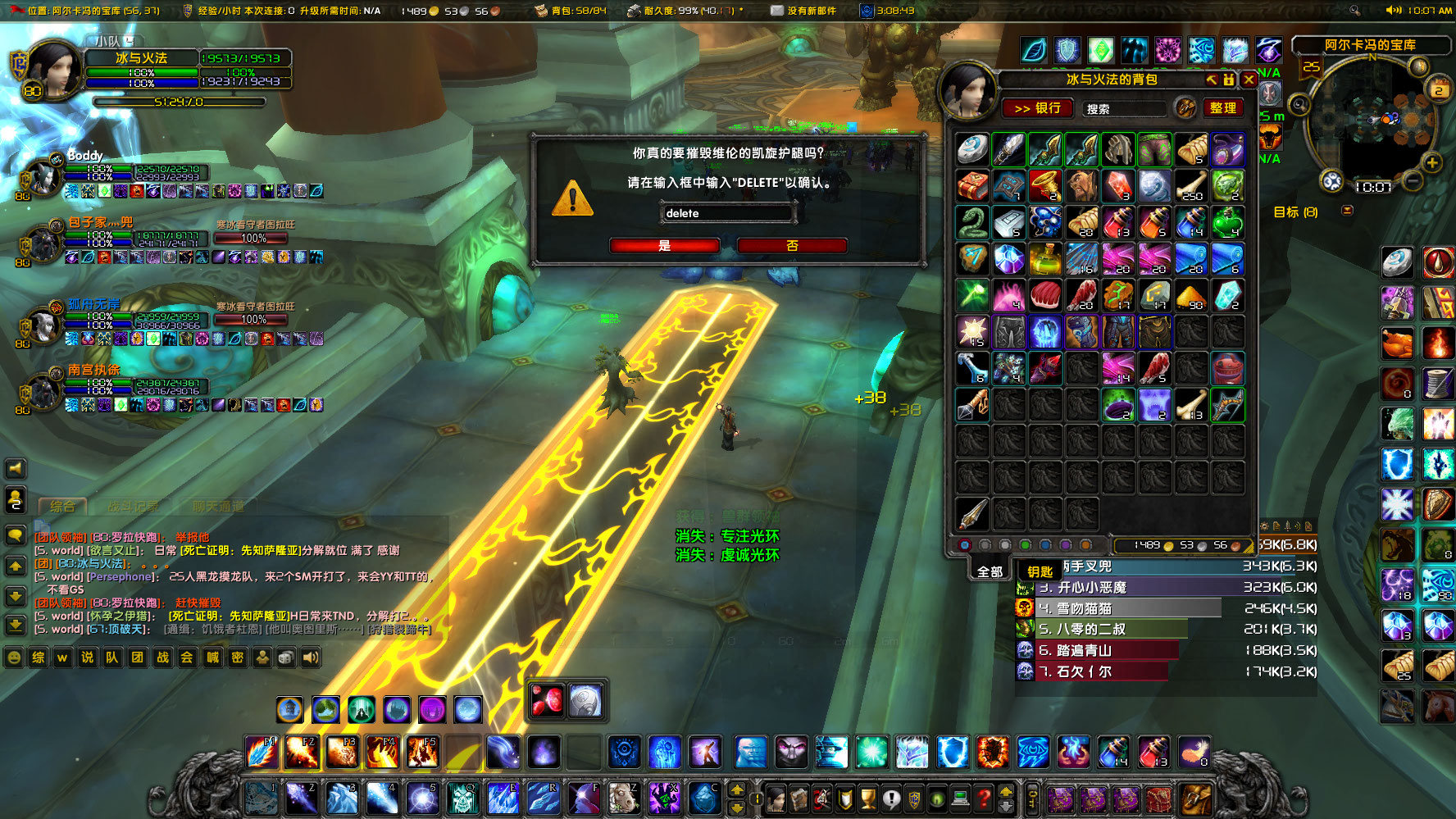Open the minimap tracking magnifying glass dropdown
Screen dimensions: 1456x819
1299,105
